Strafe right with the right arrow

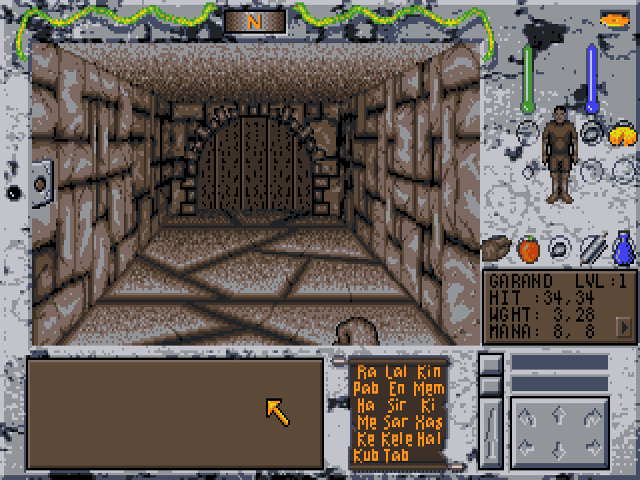(591, 446)
